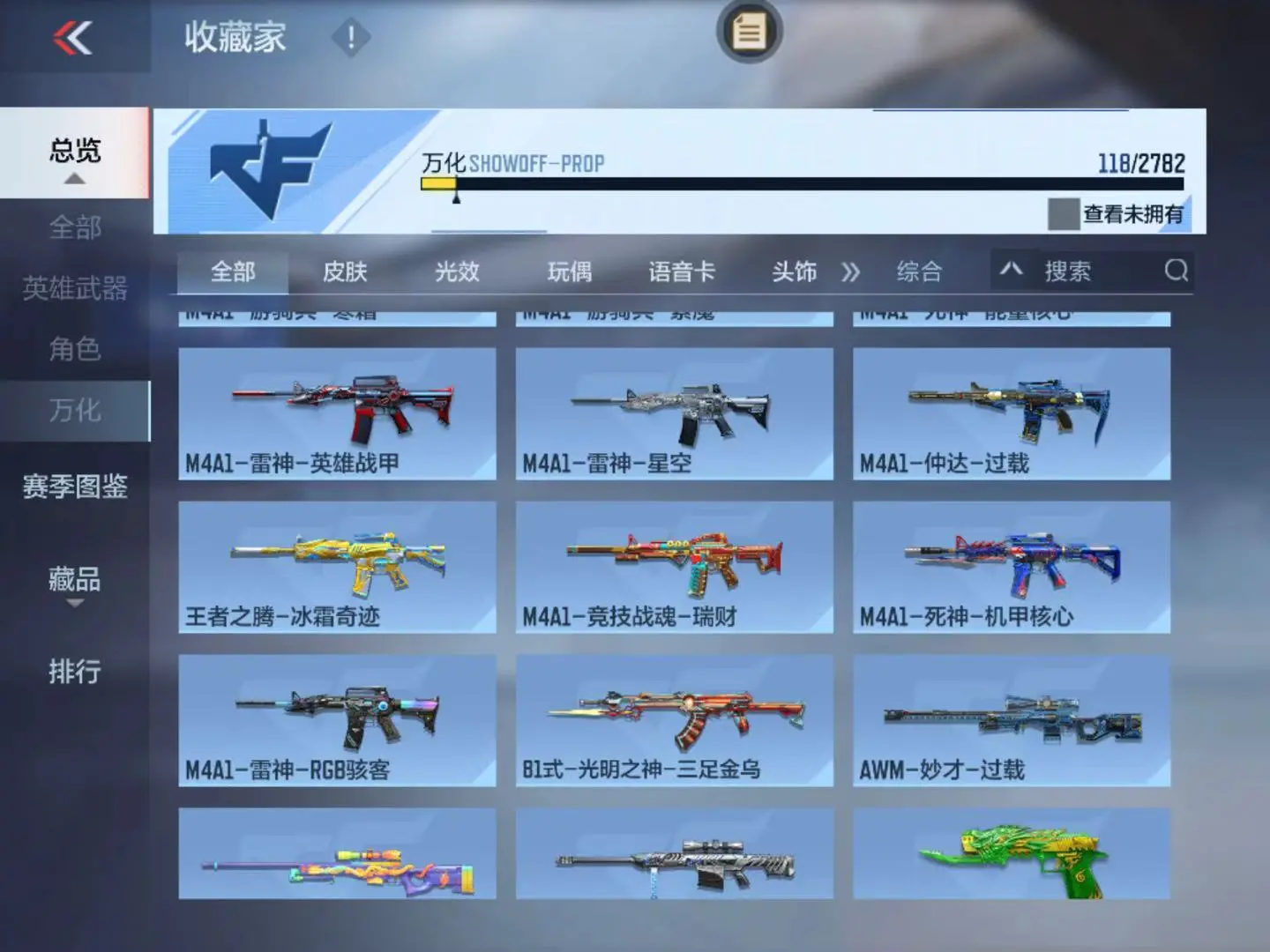Pick the AWM-妙才-过载 sniper card
Viewport: 1270px width, 952px height.
1012,720
